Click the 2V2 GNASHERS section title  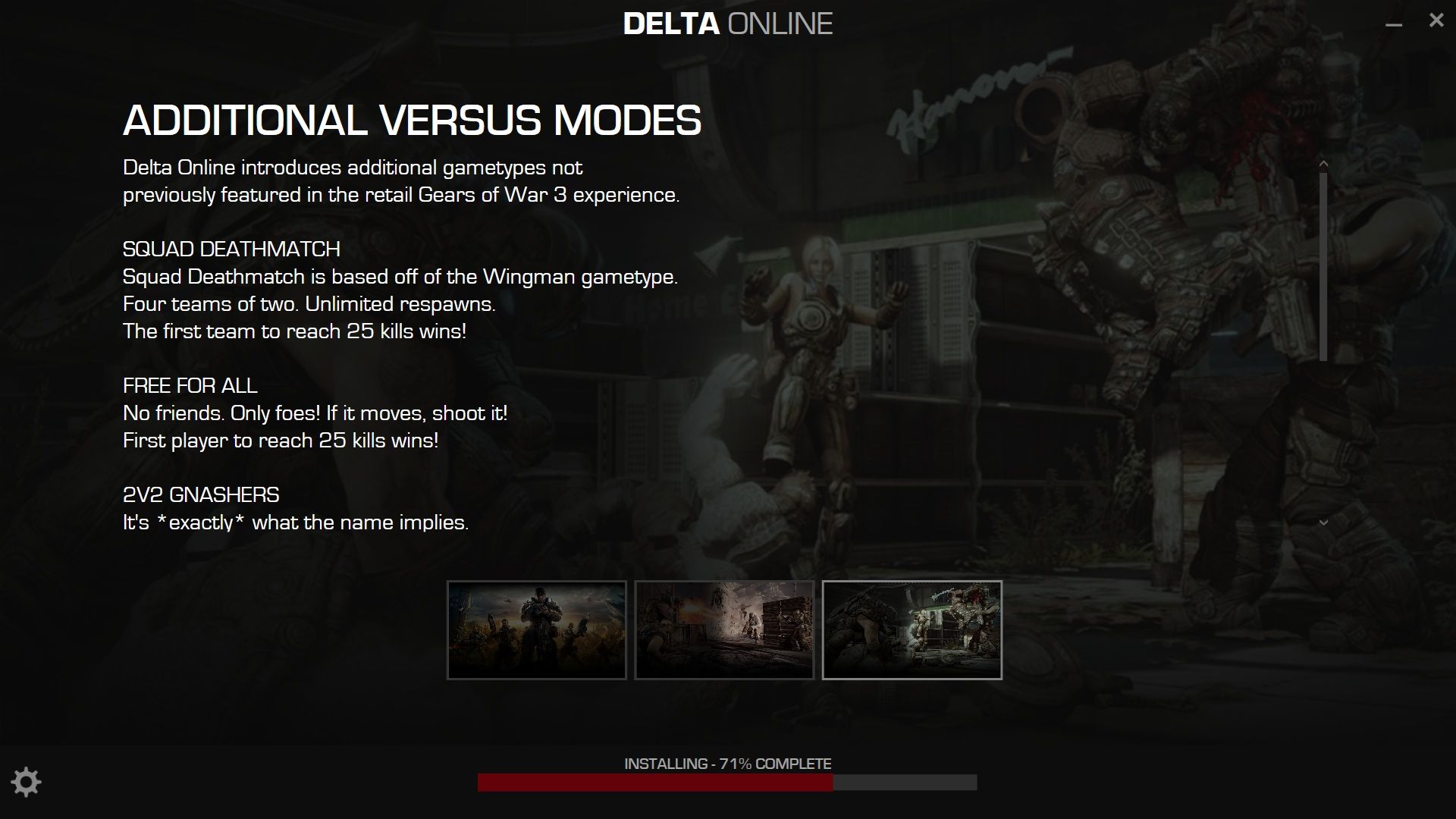(x=201, y=494)
